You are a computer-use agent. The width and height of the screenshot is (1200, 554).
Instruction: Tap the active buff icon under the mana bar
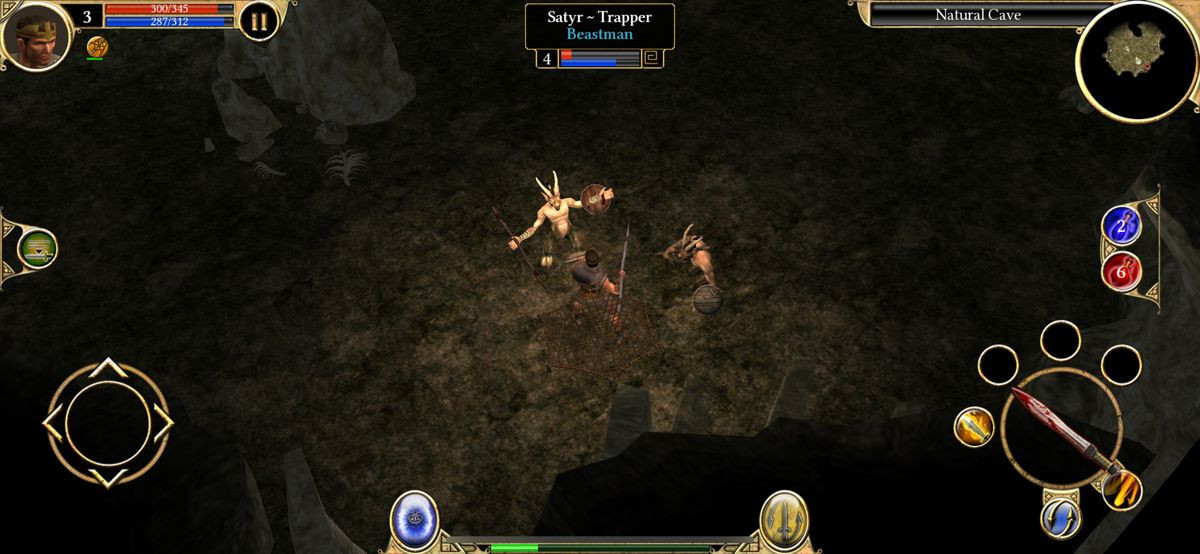pos(97,46)
